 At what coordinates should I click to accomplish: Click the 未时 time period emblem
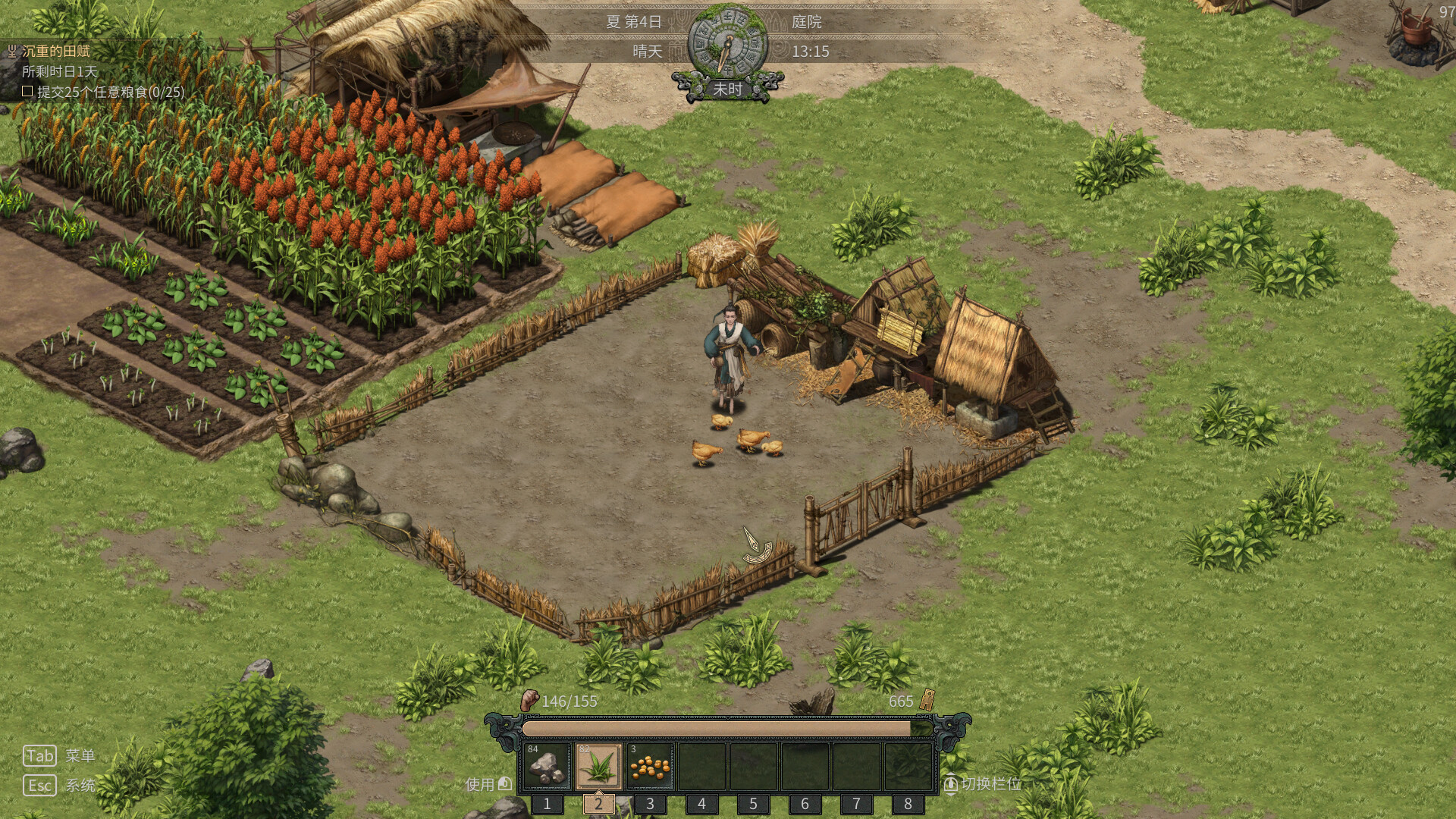pyautogui.click(x=730, y=89)
